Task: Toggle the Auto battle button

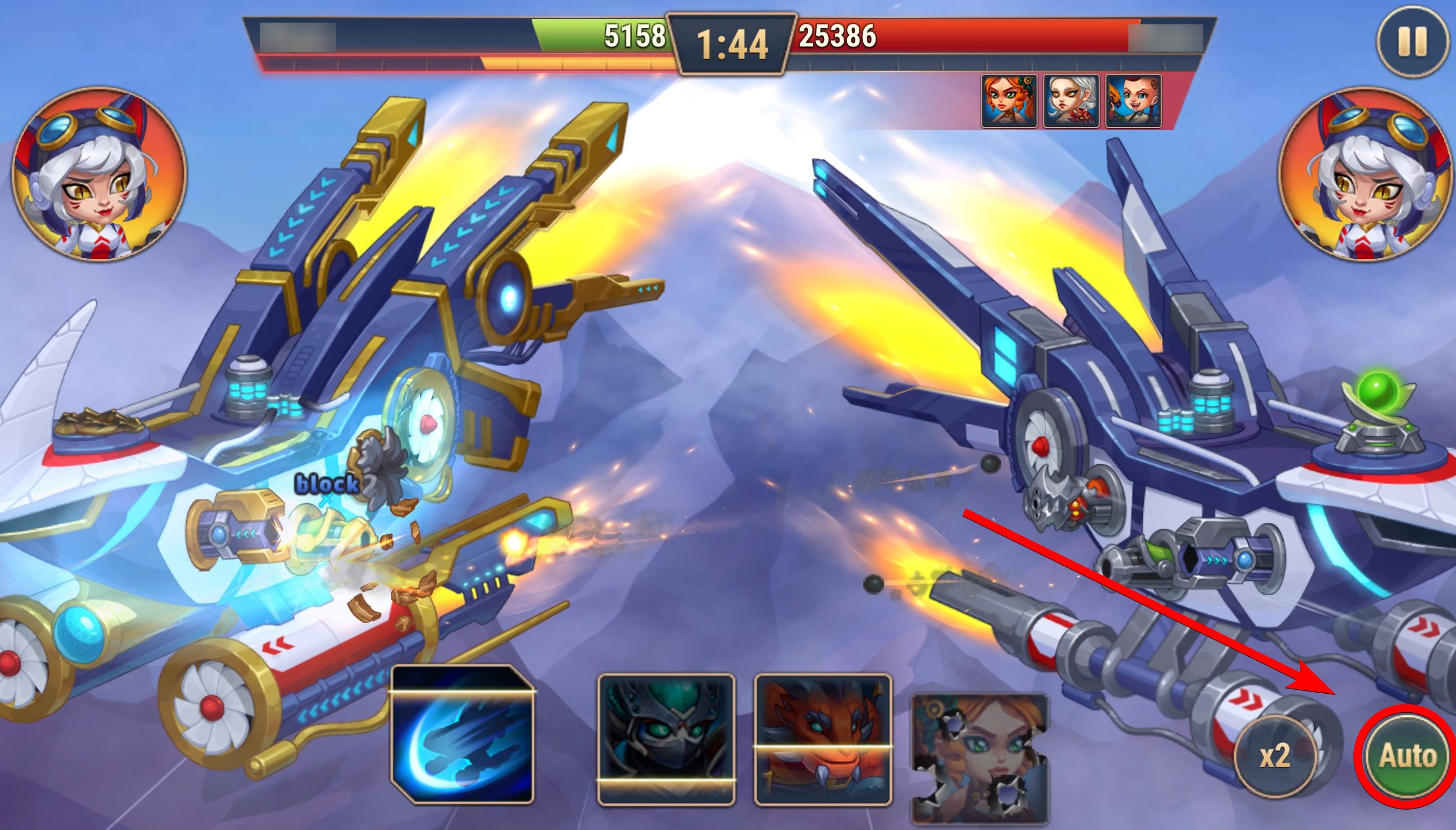Action: (x=1407, y=756)
